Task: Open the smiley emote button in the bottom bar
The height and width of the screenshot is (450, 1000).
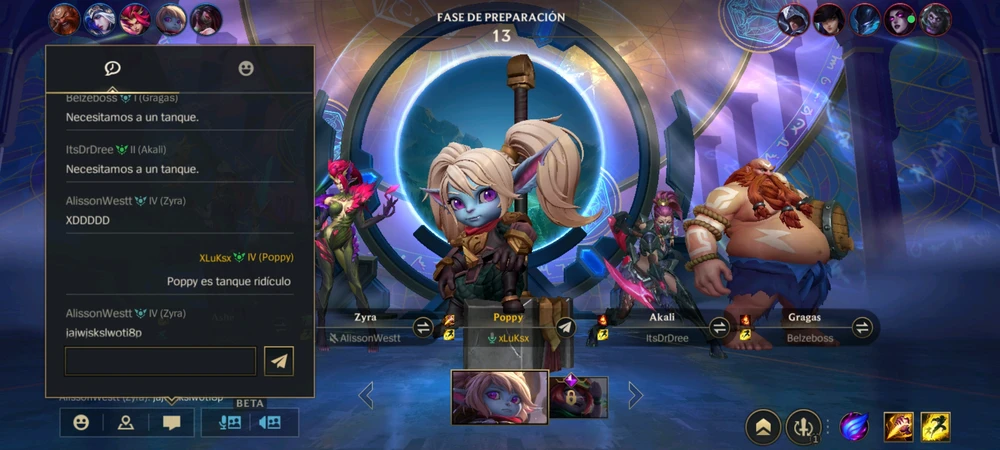Action: 81,422
